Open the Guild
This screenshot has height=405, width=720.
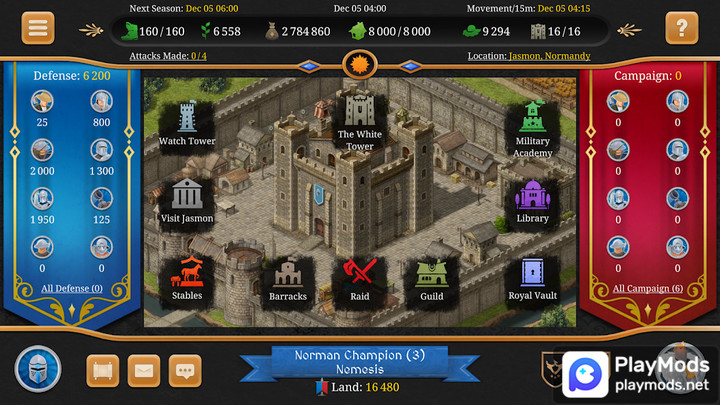tap(431, 279)
